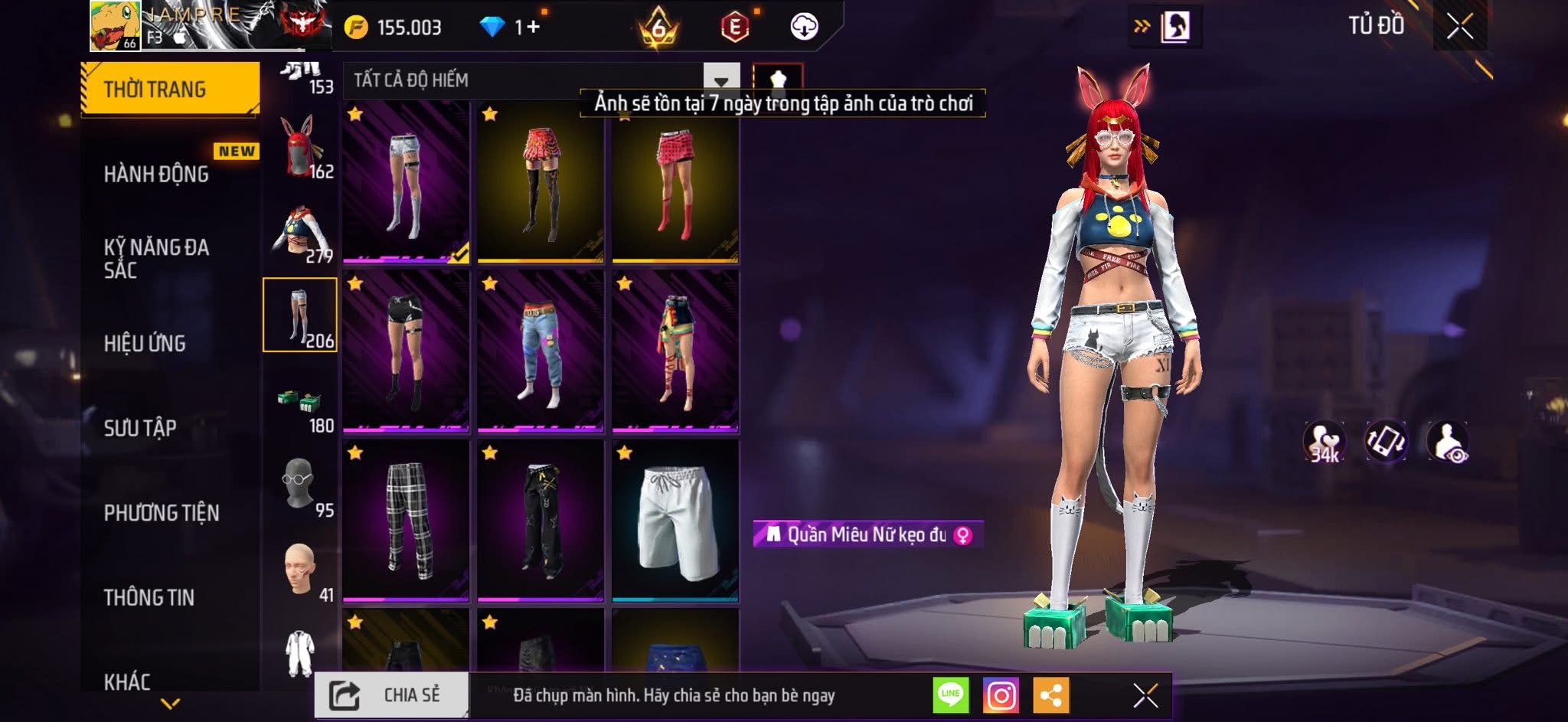Share the screenshot to Instagram
This screenshot has height=722, width=1568.
pos(1001,695)
